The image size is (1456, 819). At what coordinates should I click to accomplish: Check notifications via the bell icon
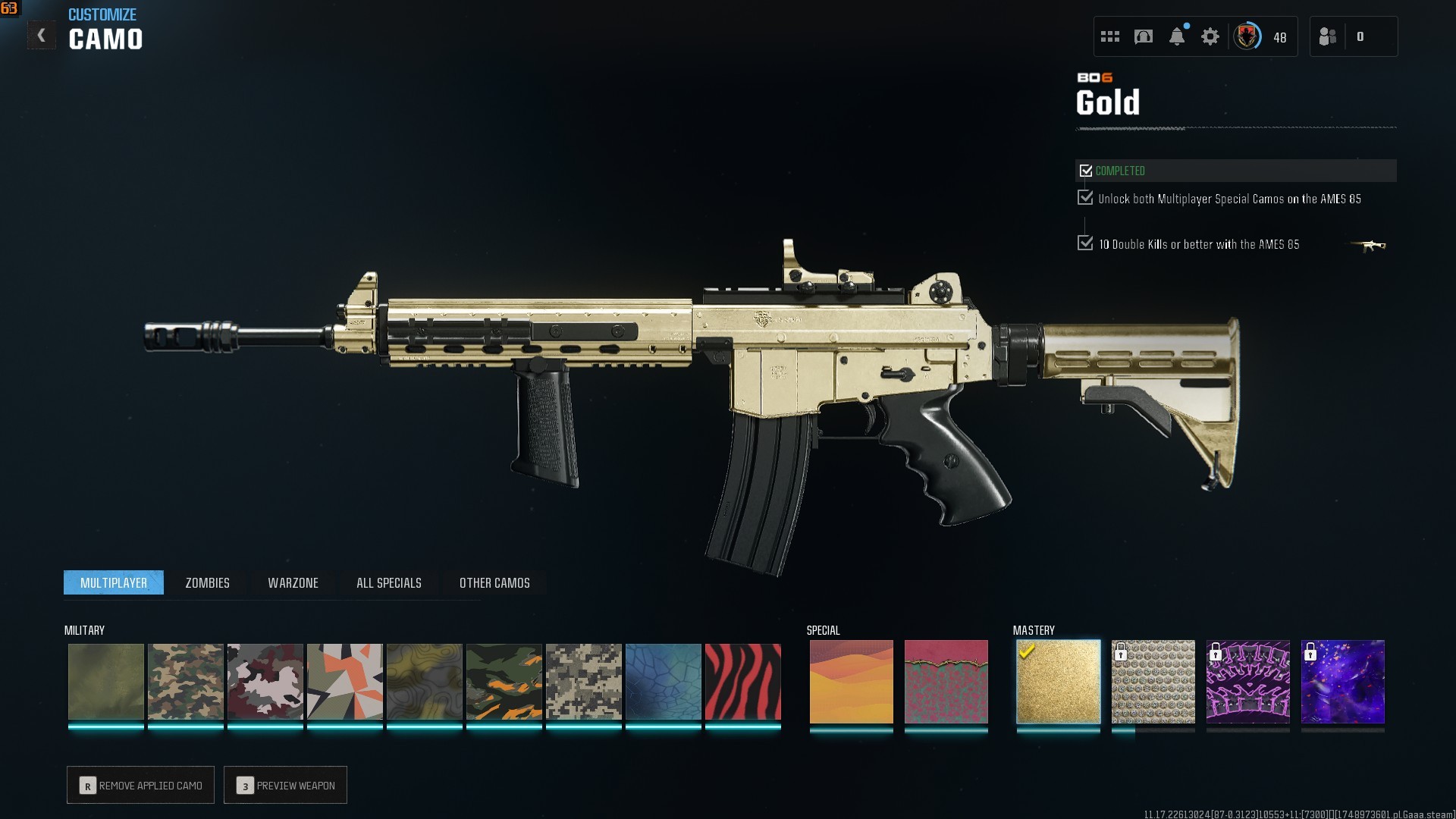(x=1176, y=36)
